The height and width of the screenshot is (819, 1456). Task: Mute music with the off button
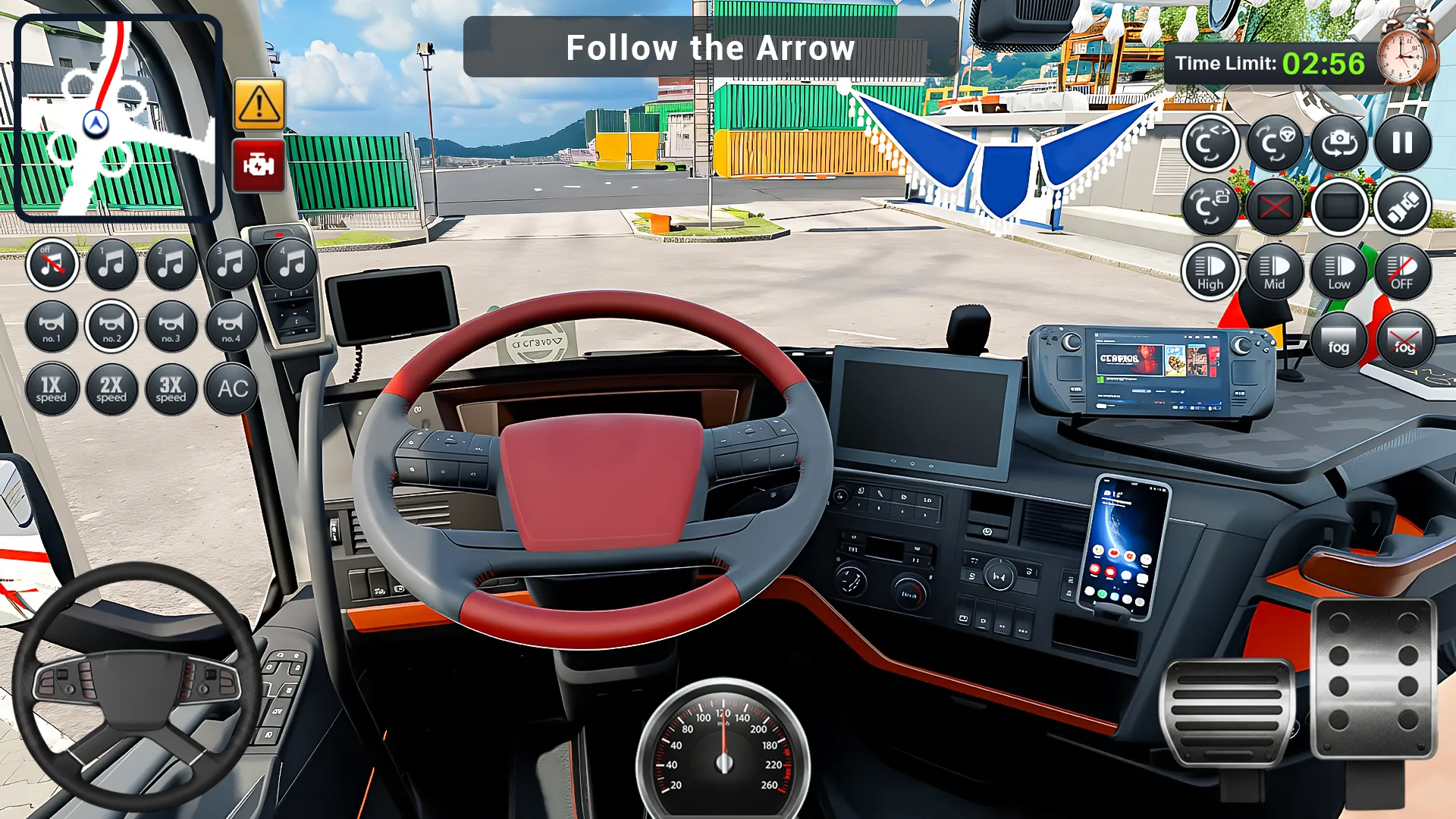click(x=52, y=263)
